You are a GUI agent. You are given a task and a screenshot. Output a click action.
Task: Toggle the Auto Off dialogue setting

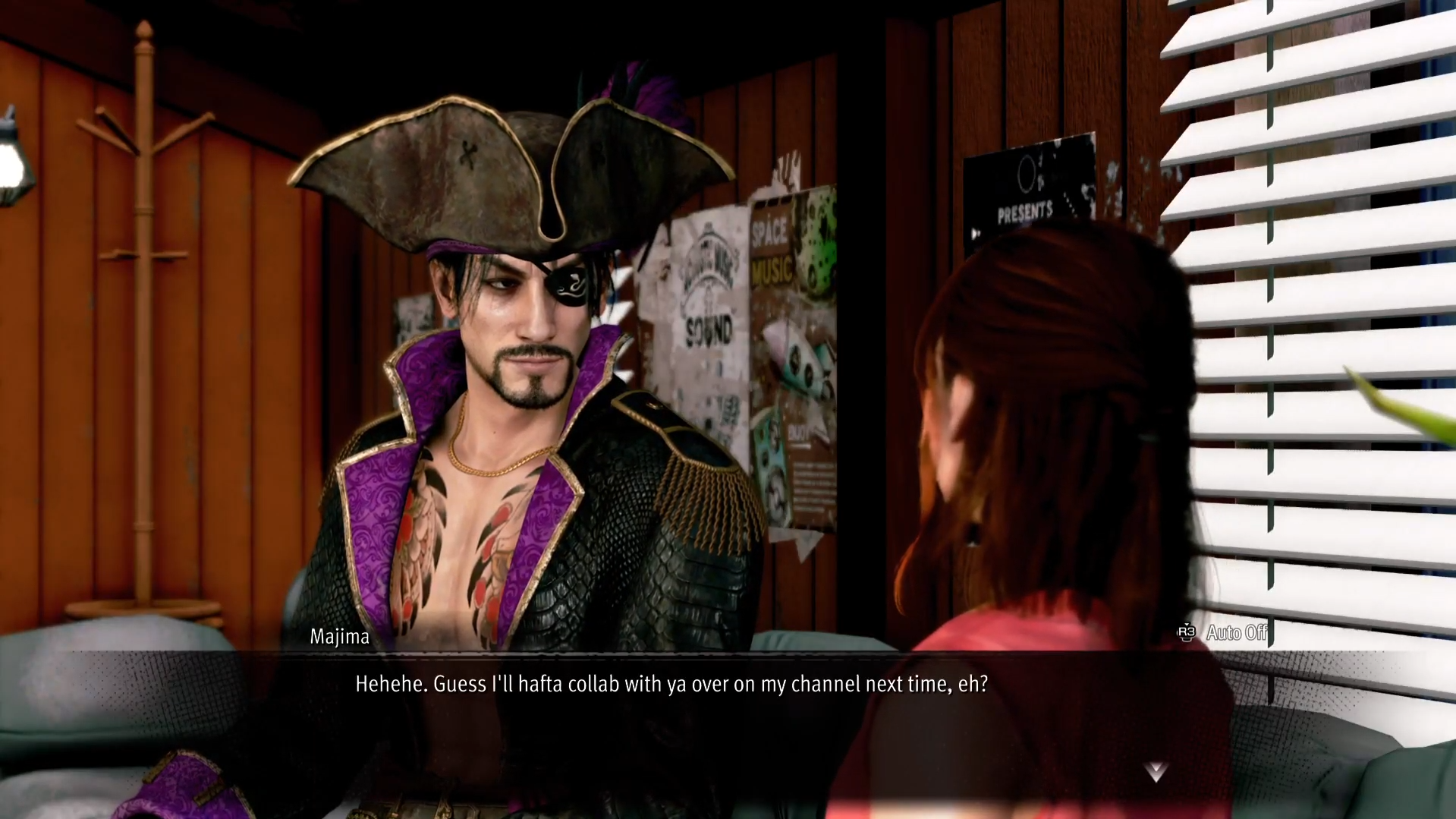(x=1223, y=632)
